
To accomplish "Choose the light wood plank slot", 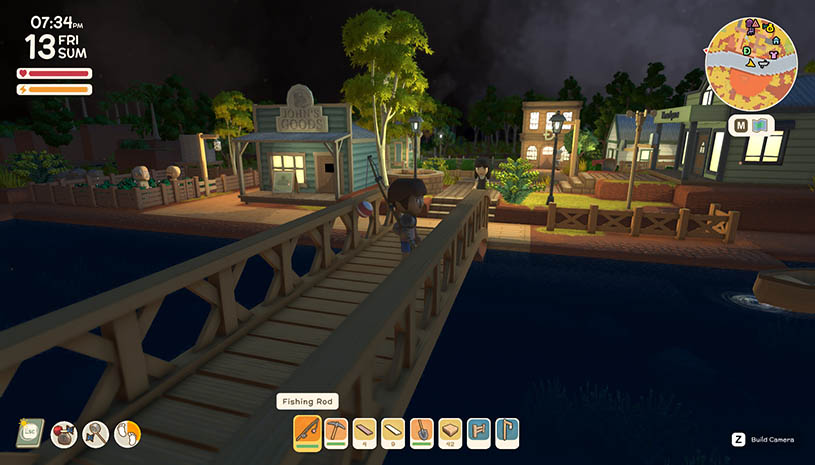I will [393, 432].
